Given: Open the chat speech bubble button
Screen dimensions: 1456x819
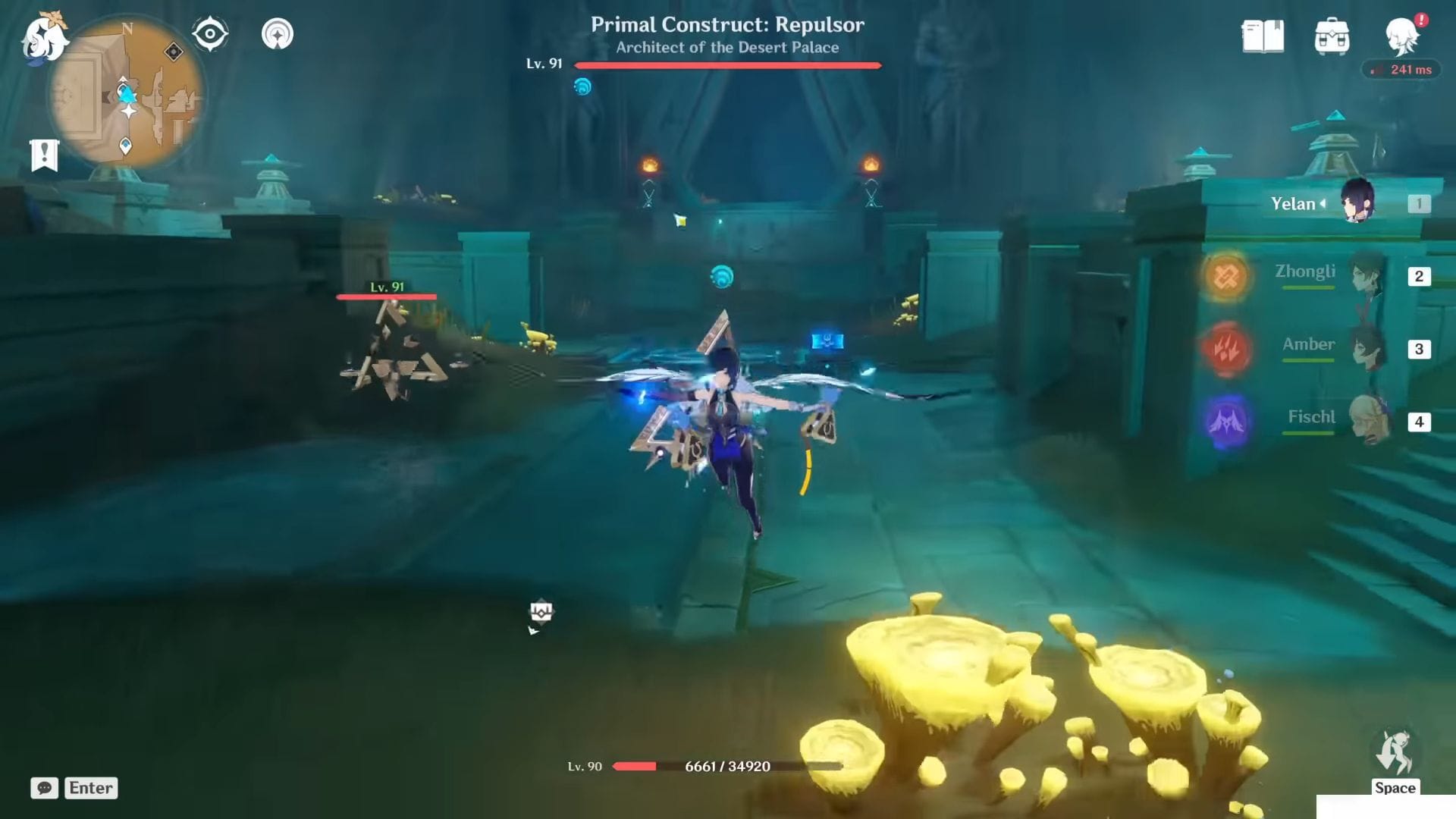Looking at the screenshot, I should pos(45,788).
